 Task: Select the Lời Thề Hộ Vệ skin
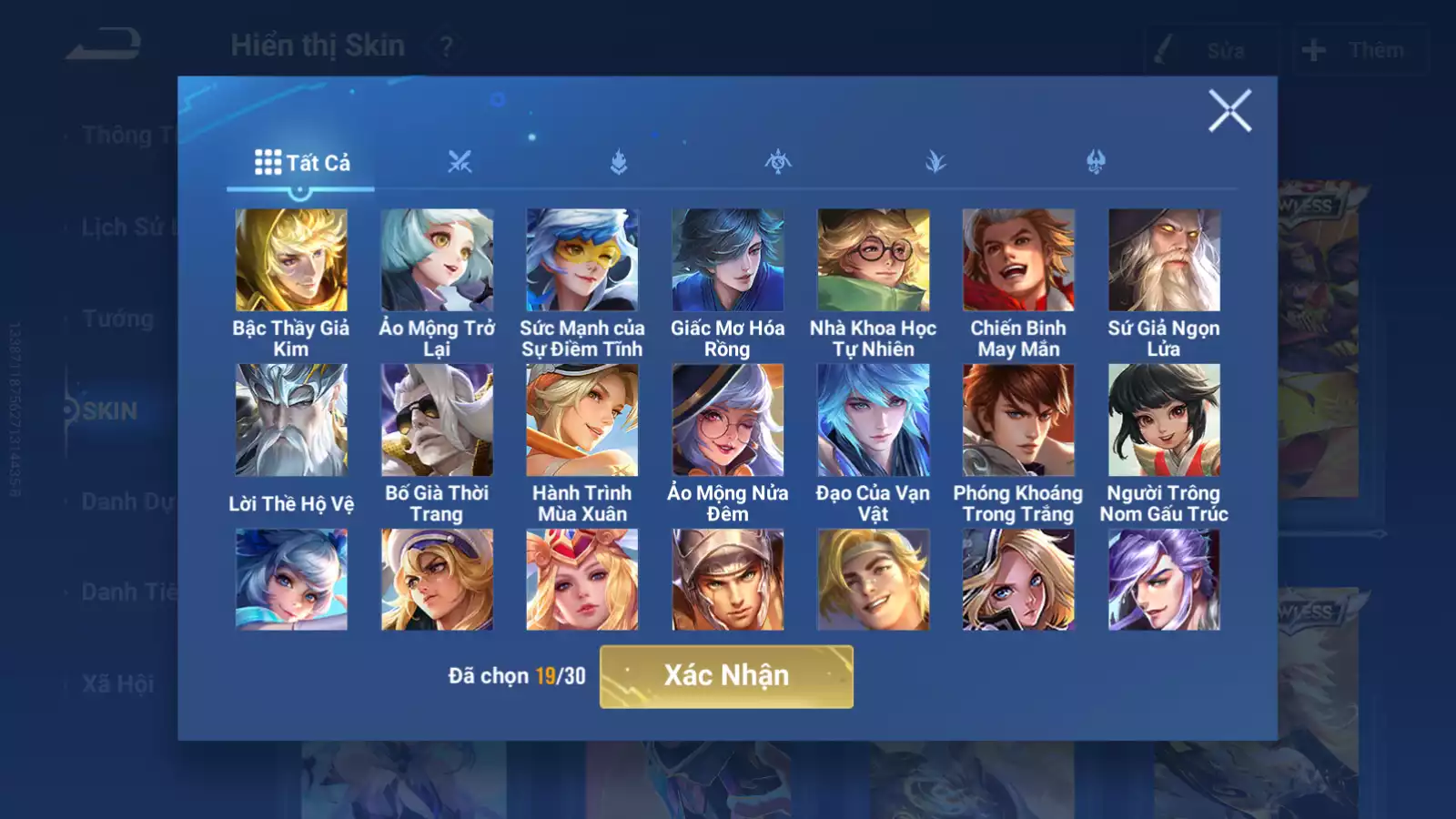coord(291,420)
